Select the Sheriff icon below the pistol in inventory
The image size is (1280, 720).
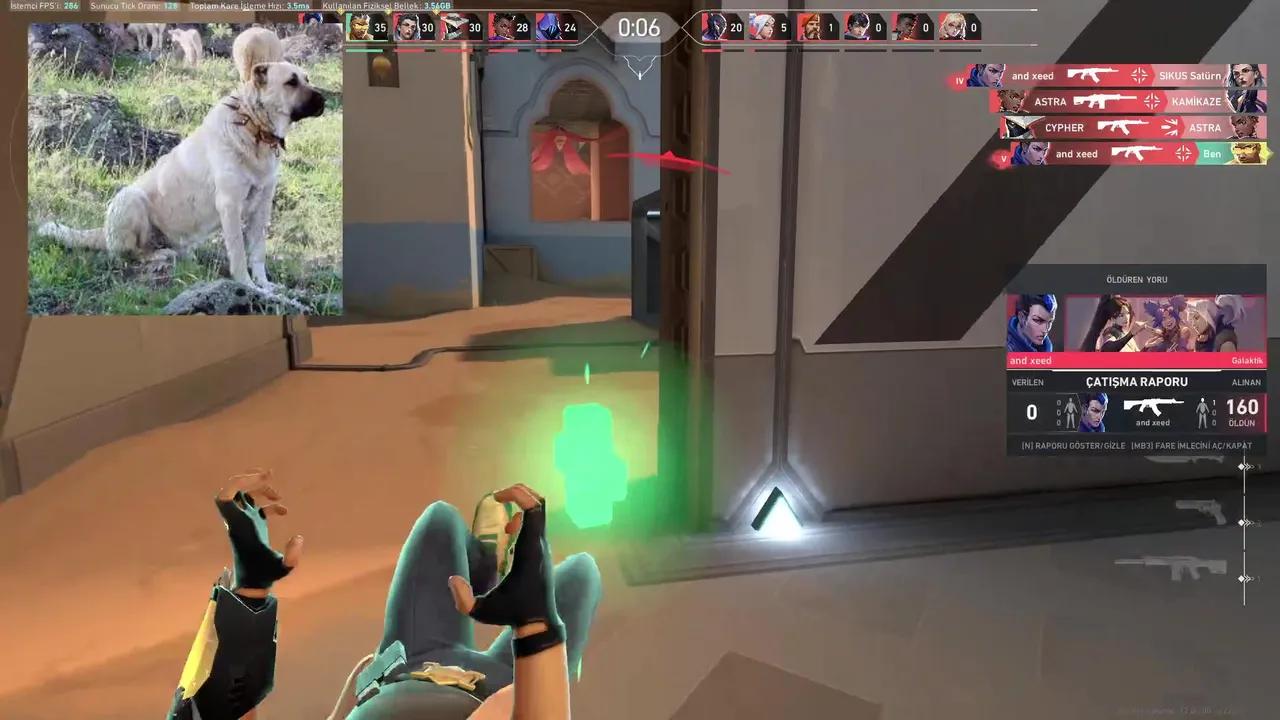[1188, 565]
